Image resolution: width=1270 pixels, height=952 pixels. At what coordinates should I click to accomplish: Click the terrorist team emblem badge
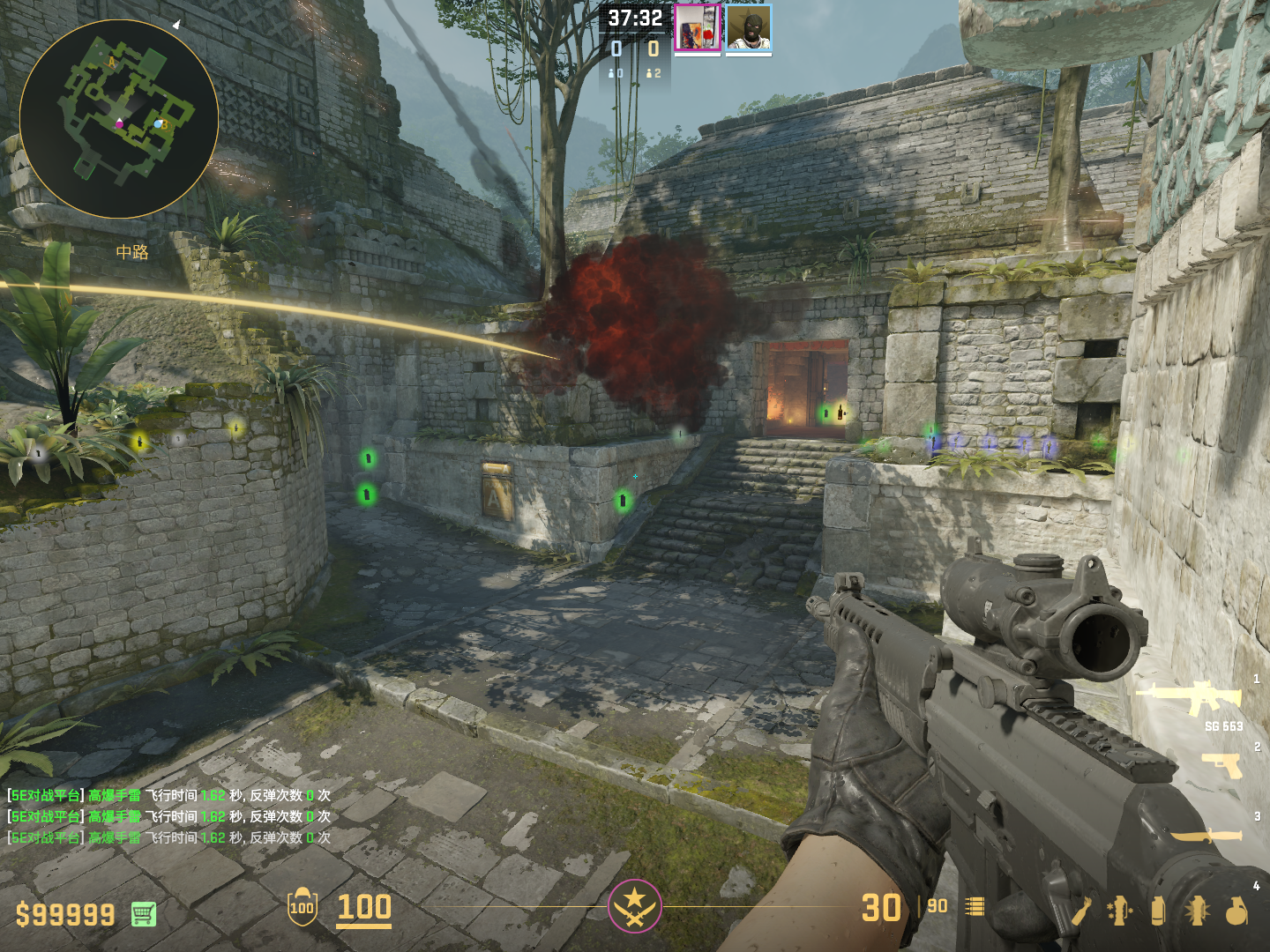point(634,905)
